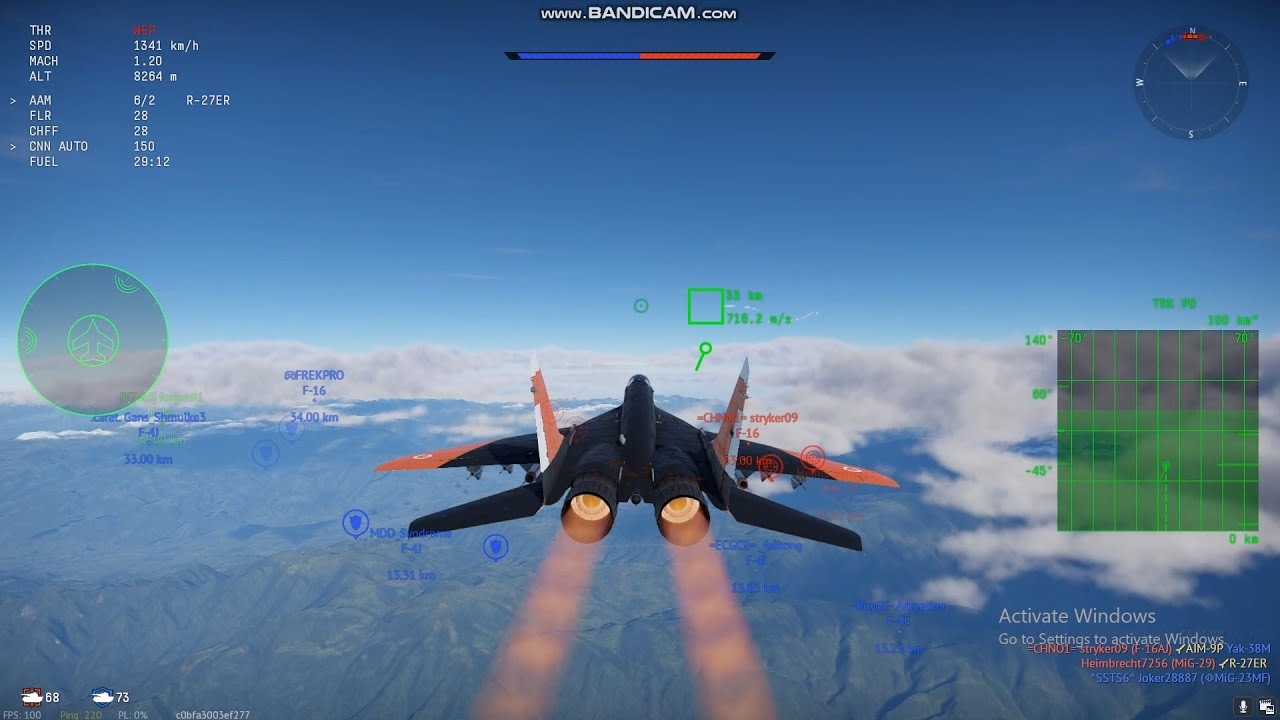Choose the CNN AUTO cannon row
The height and width of the screenshot is (720, 1280).
pos(92,147)
